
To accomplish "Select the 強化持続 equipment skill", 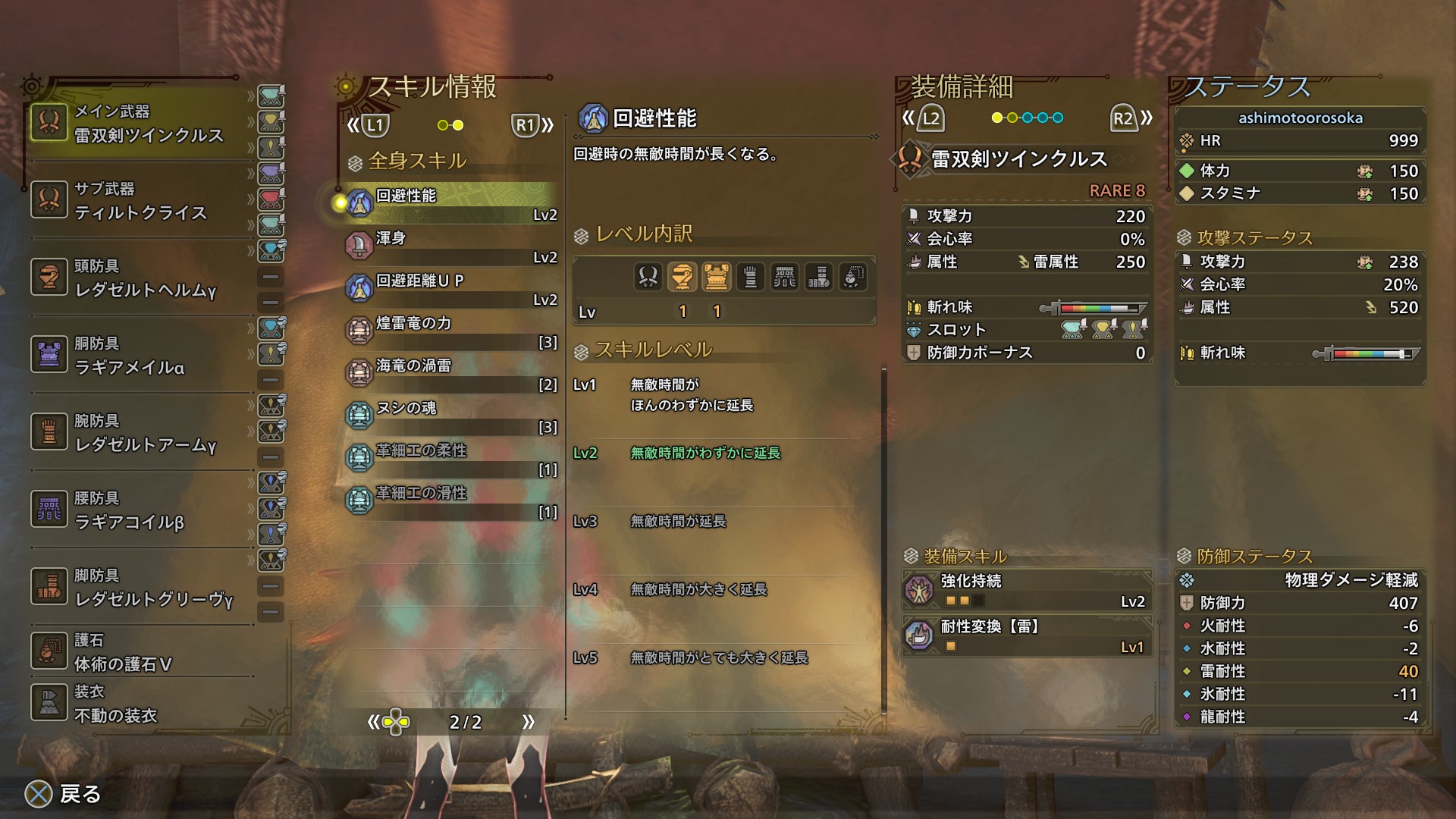I will [x=1028, y=590].
